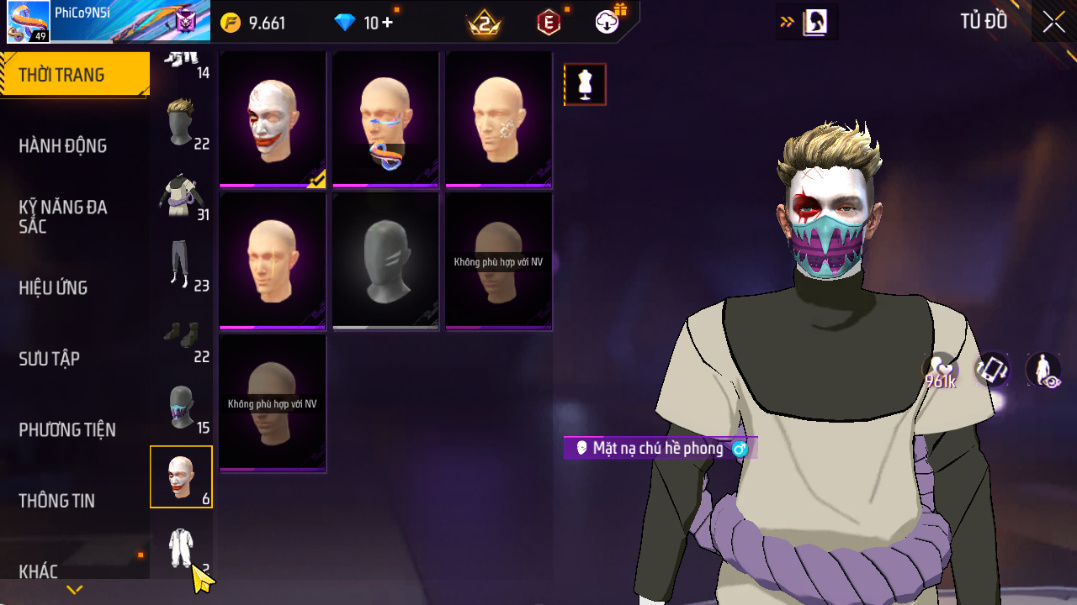Select the white full outfit set subcategory
The width and height of the screenshot is (1077, 605).
pos(181,548)
